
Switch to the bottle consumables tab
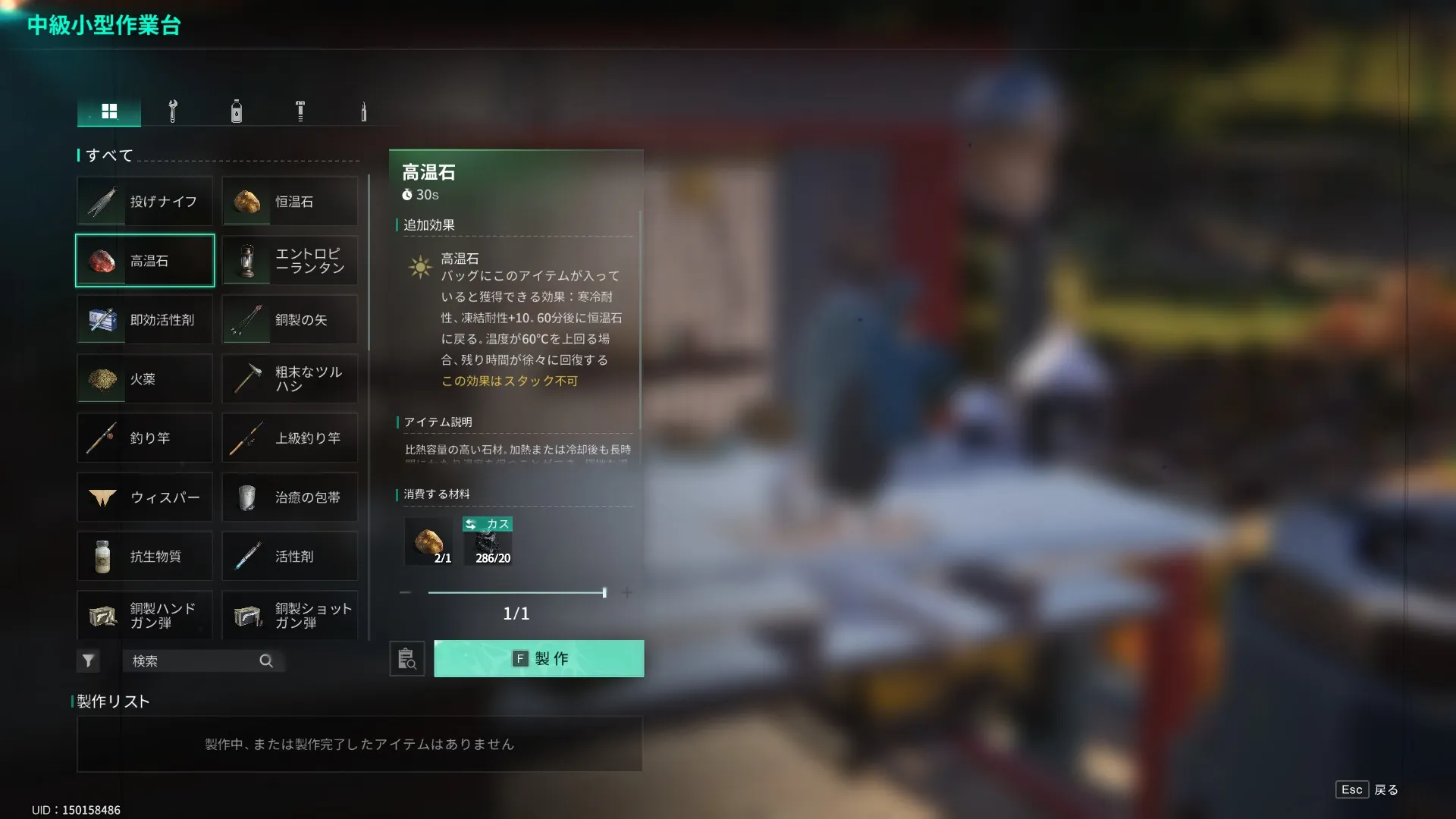pos(237,111)
